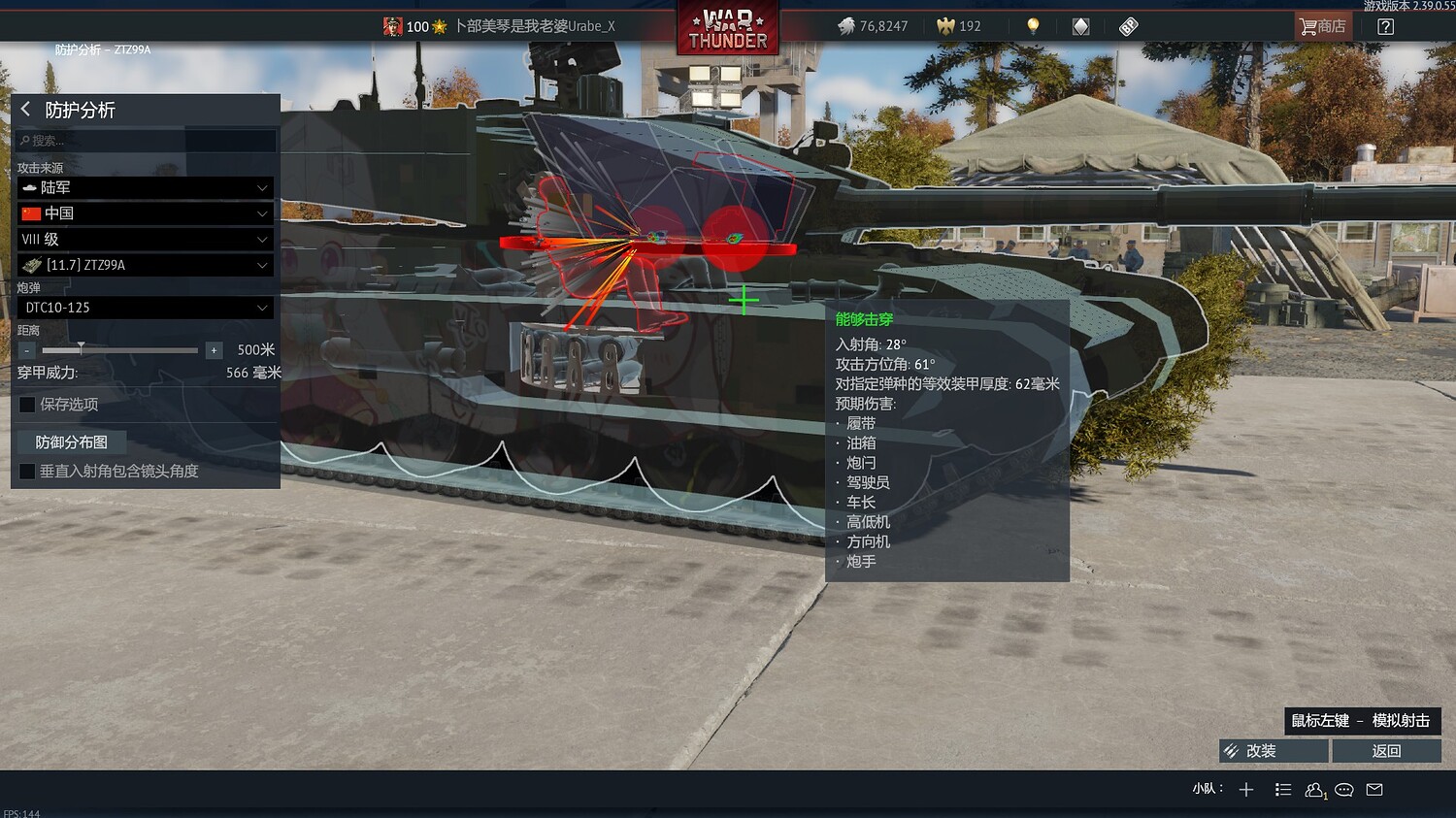Check the 陆军 attack source option
Screen dimensions: 1456x818
coord(144,187)
